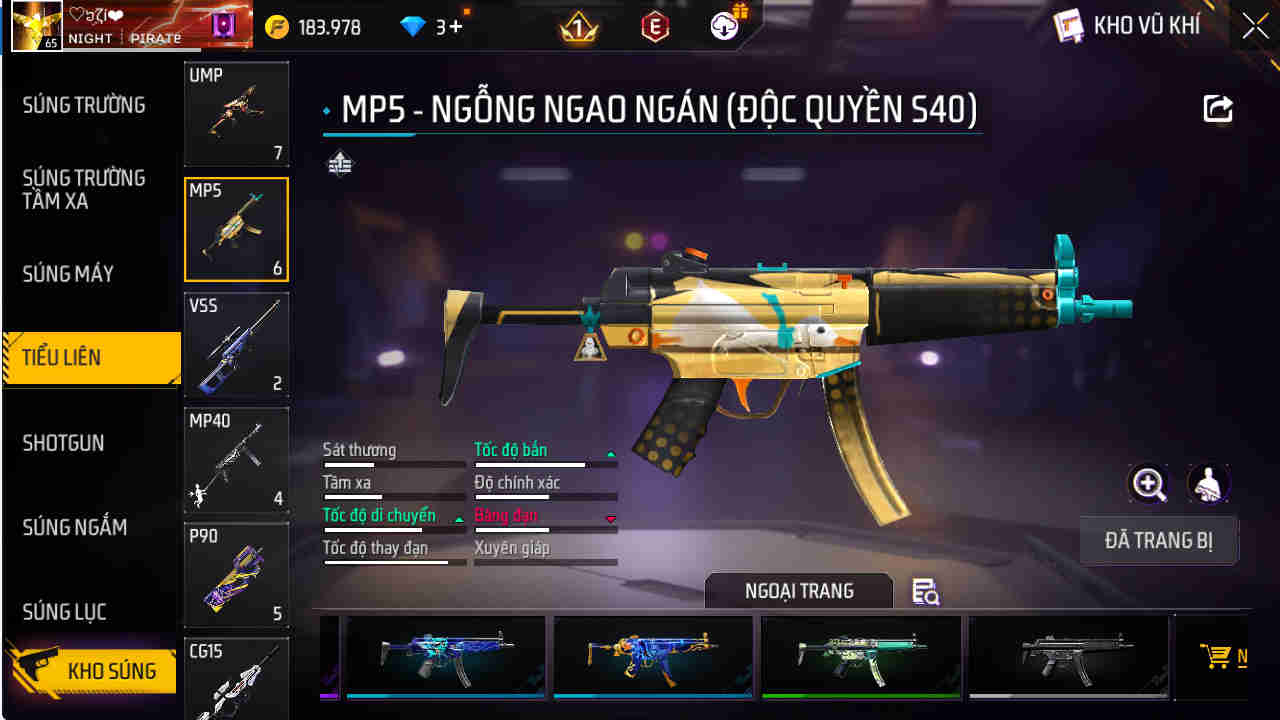Tap the gold coin balance icon
1280x720 pixels.
click(x=277, y=26)
